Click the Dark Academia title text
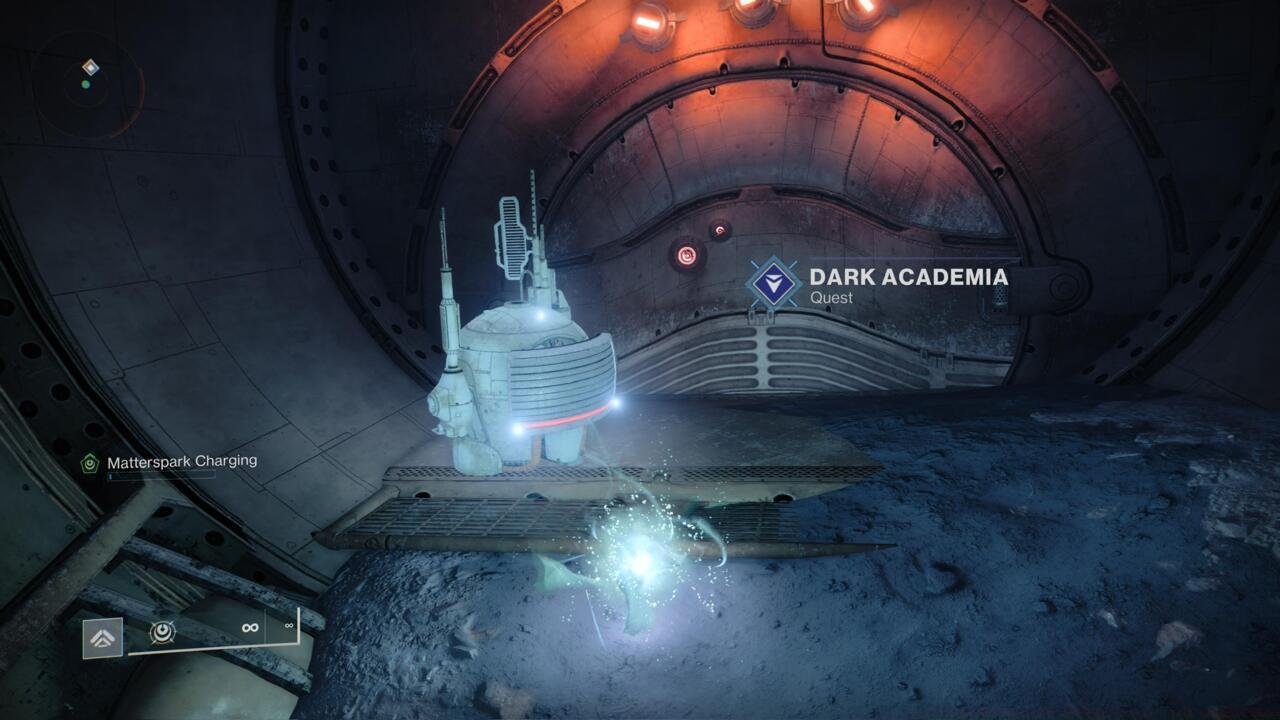This screenshot has height=720, width=1280. point(908,278)
